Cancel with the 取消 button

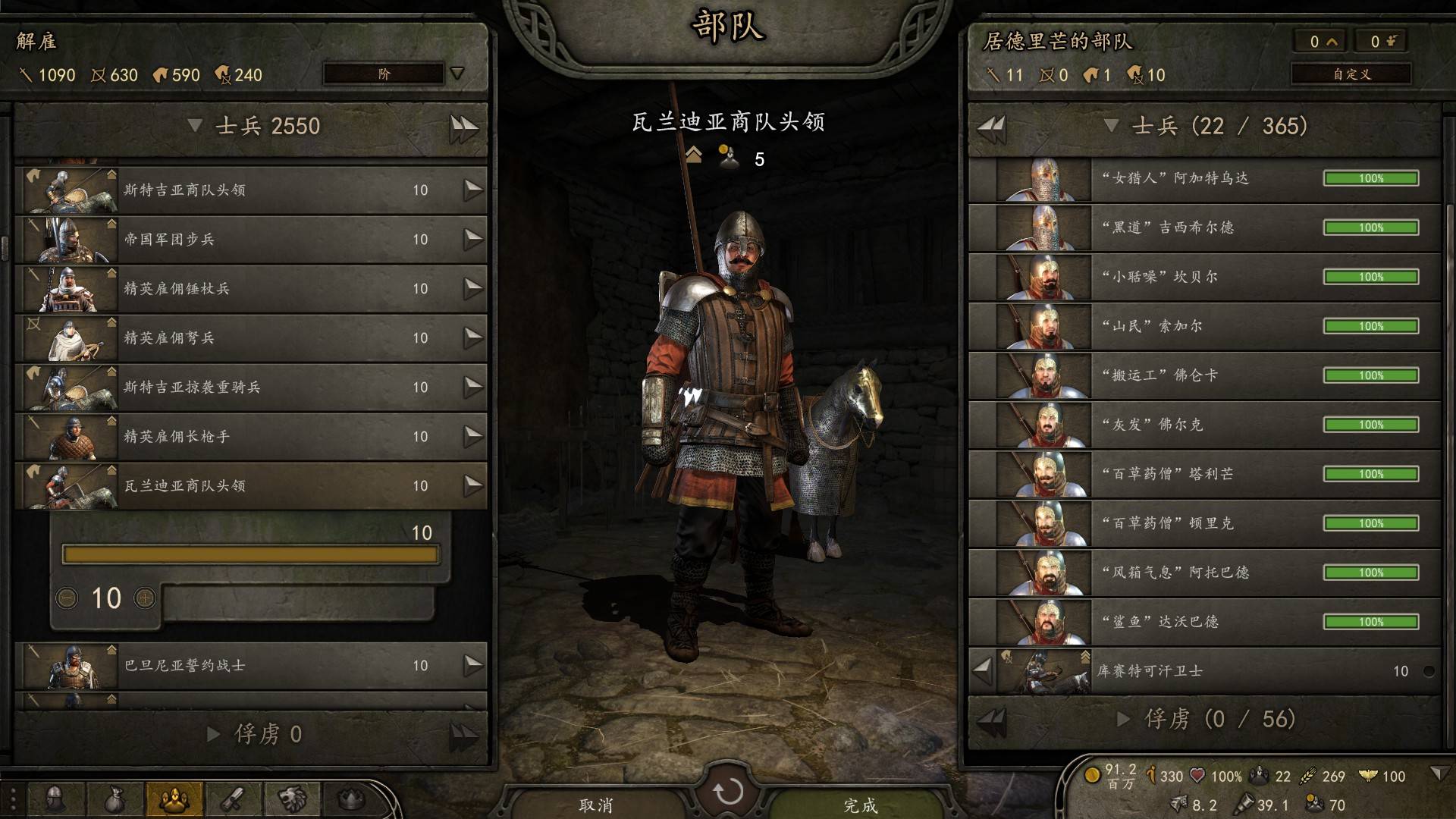[x=596, y=805]
